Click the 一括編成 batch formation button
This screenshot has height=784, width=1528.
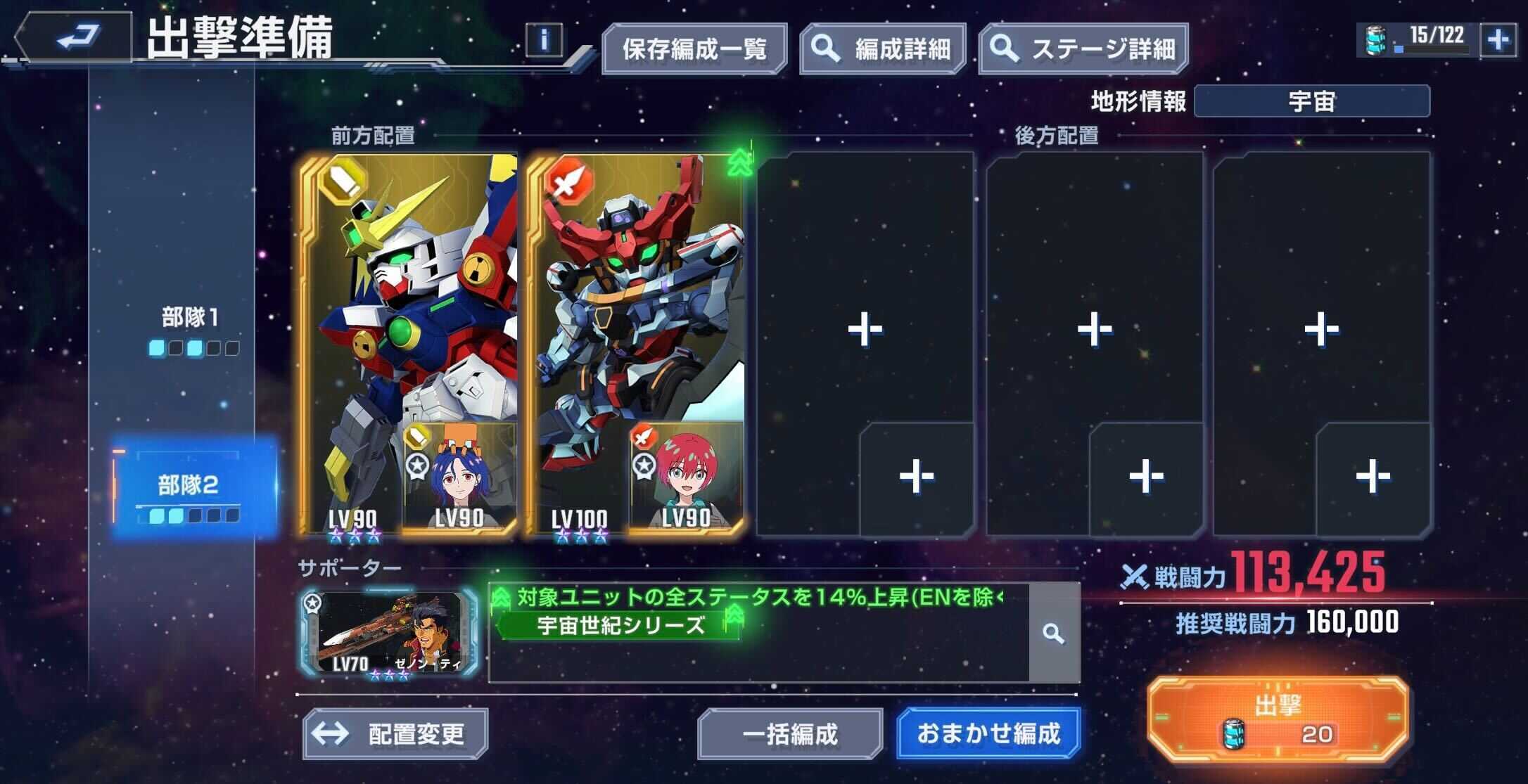tap(791, 733)
